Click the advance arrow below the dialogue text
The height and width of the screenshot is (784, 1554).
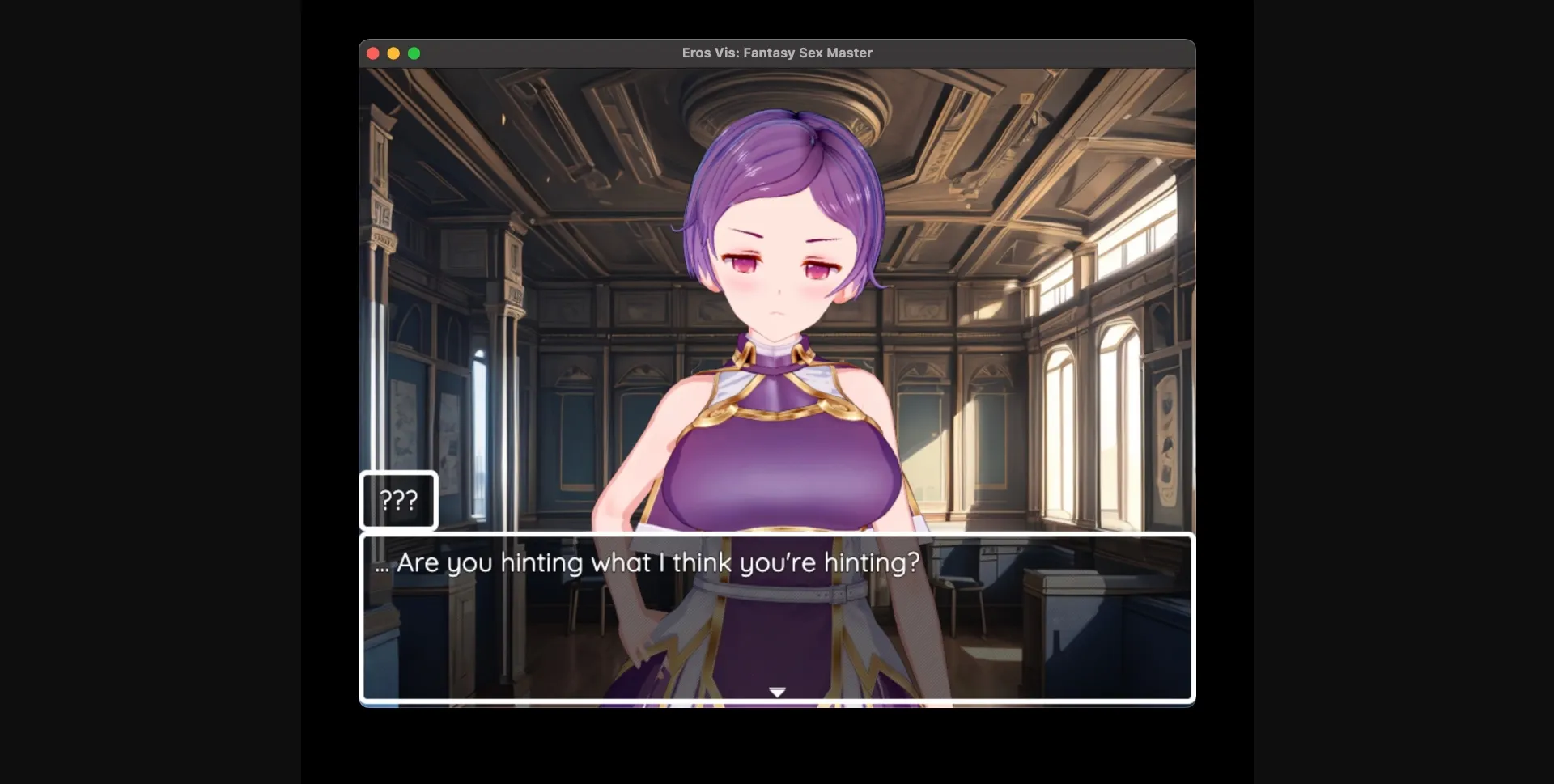[x=776, y=692]
